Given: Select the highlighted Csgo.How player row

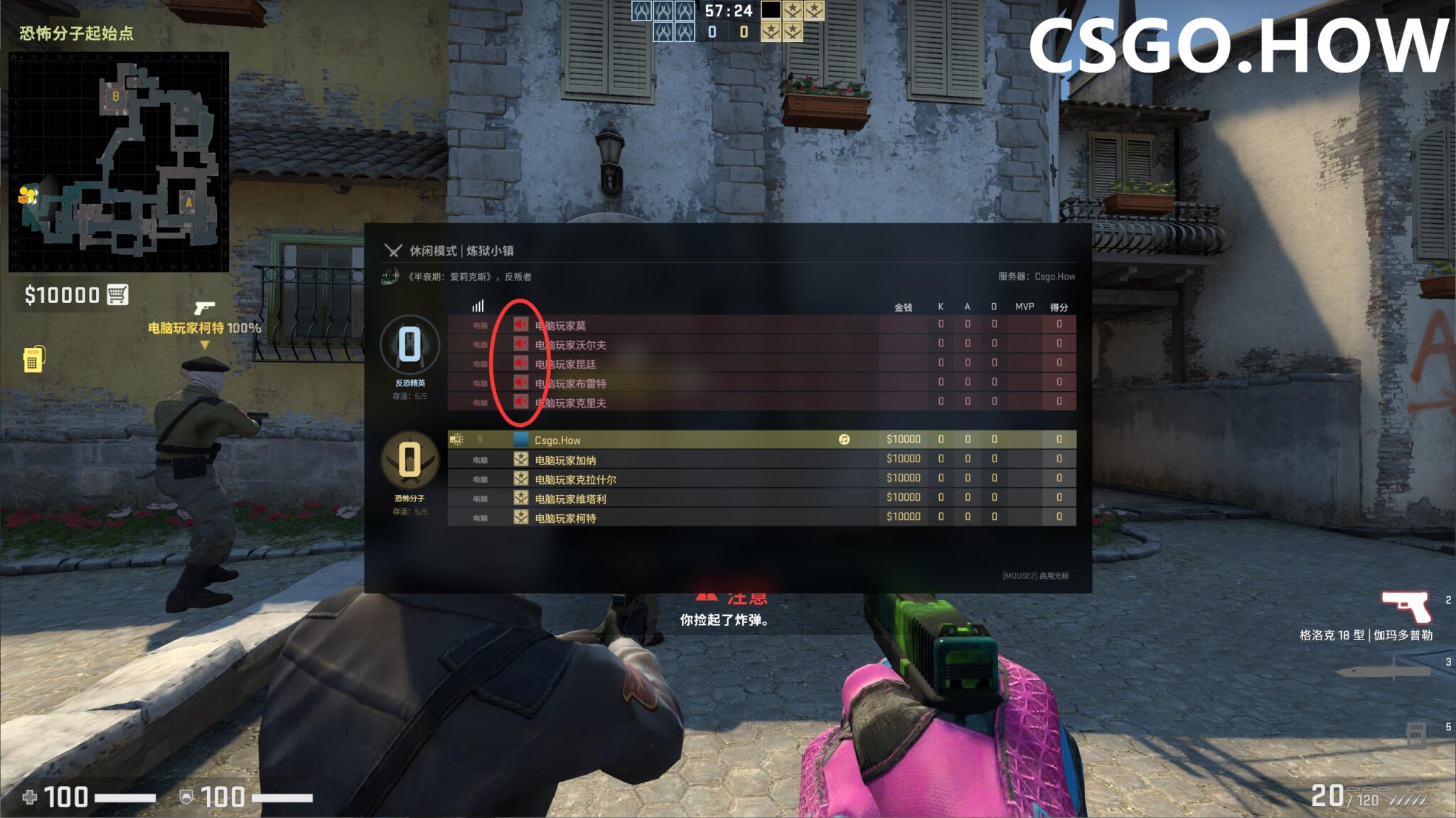Looking at the screenshot, I should (x=675, y=440).
